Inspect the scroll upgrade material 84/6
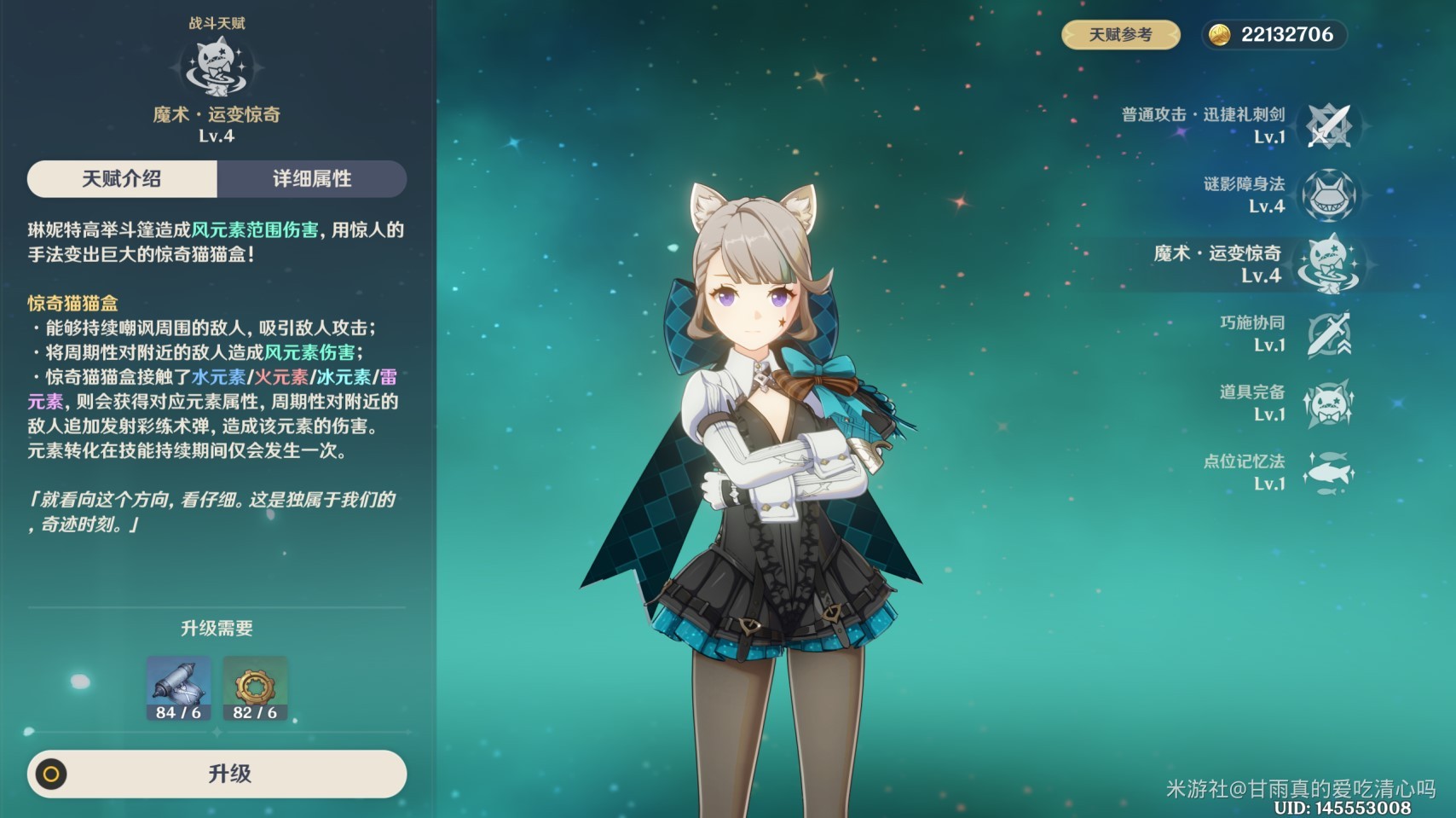The width and height of the screenshot is (1456, 818). [x=178, y=687]
